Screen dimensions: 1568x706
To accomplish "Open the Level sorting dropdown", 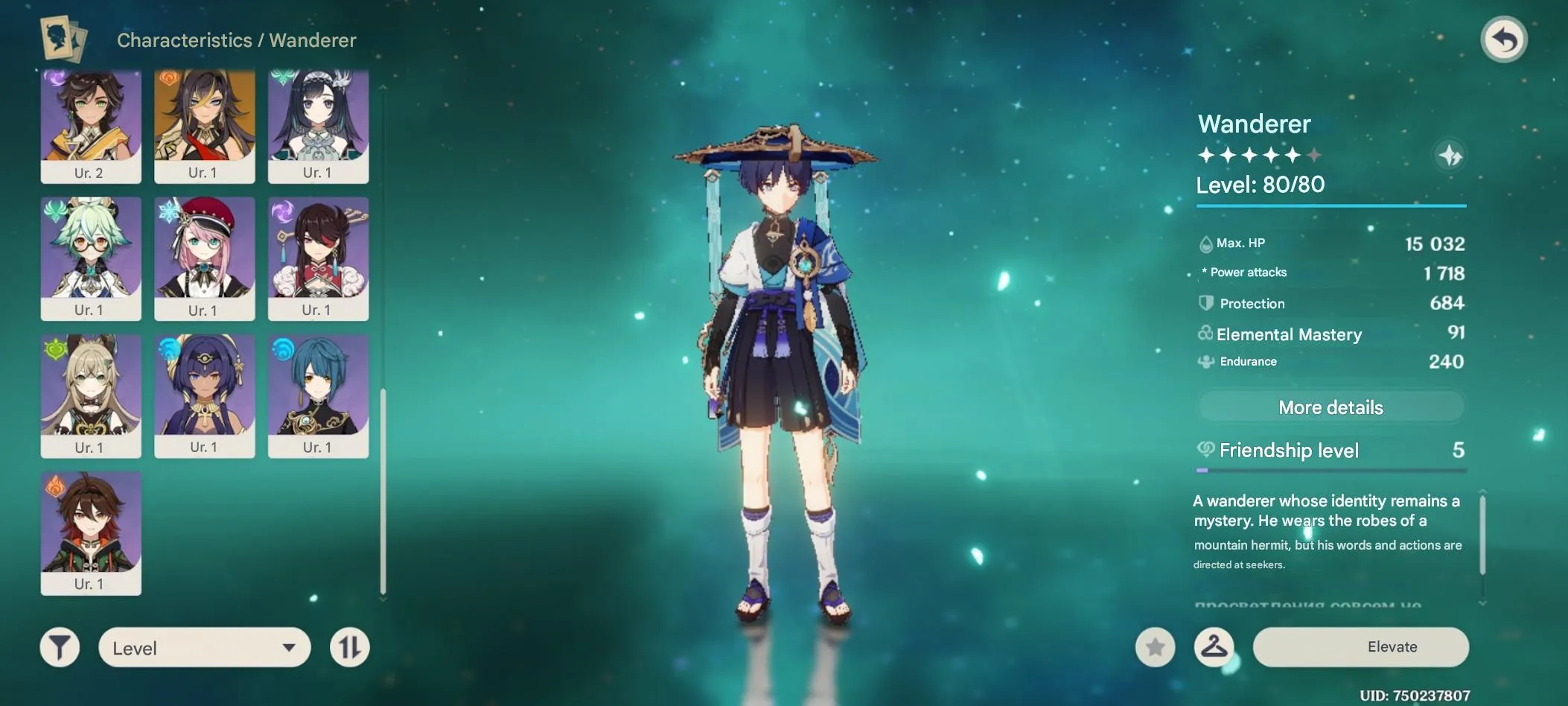I will click(x=205, y=646).
